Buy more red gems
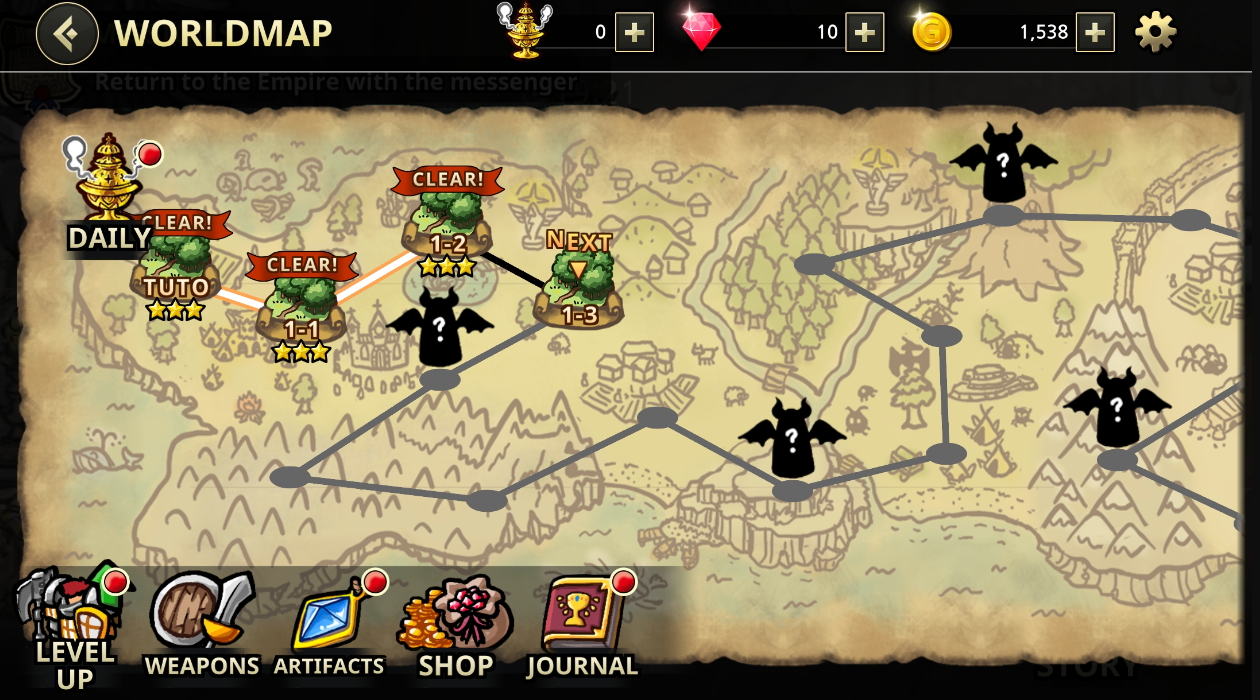The height and width of the screenshot is (700, 1260). (864, 33)
